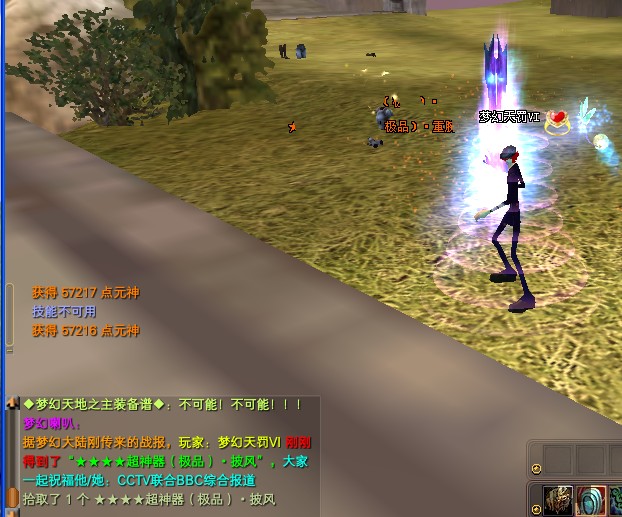Click the system message log scrollbar
Screen dimensions: 622x517
coord(10,315)
